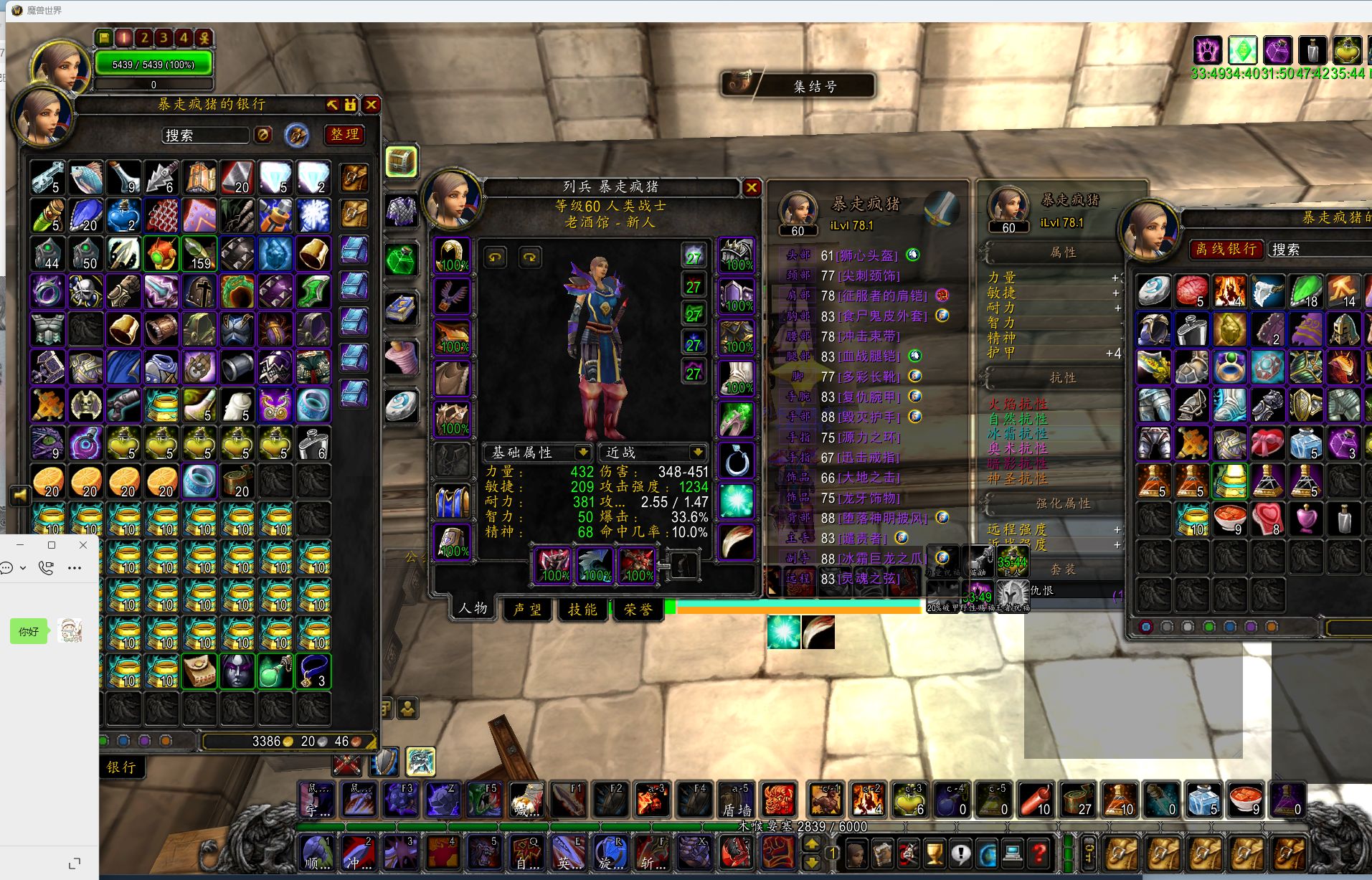This screenshot has height=880, width=1372.
Task: Select the 荣誉 honor tab
Action: (x=637, y=609)
